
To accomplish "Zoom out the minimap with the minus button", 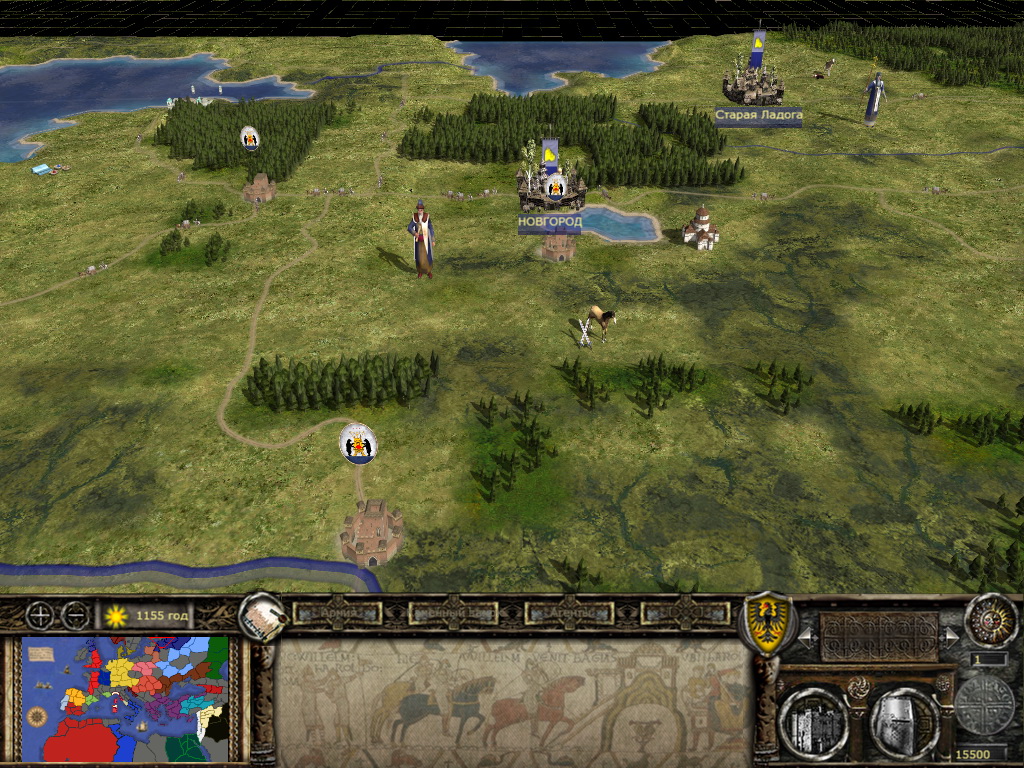I will point(75,615).
